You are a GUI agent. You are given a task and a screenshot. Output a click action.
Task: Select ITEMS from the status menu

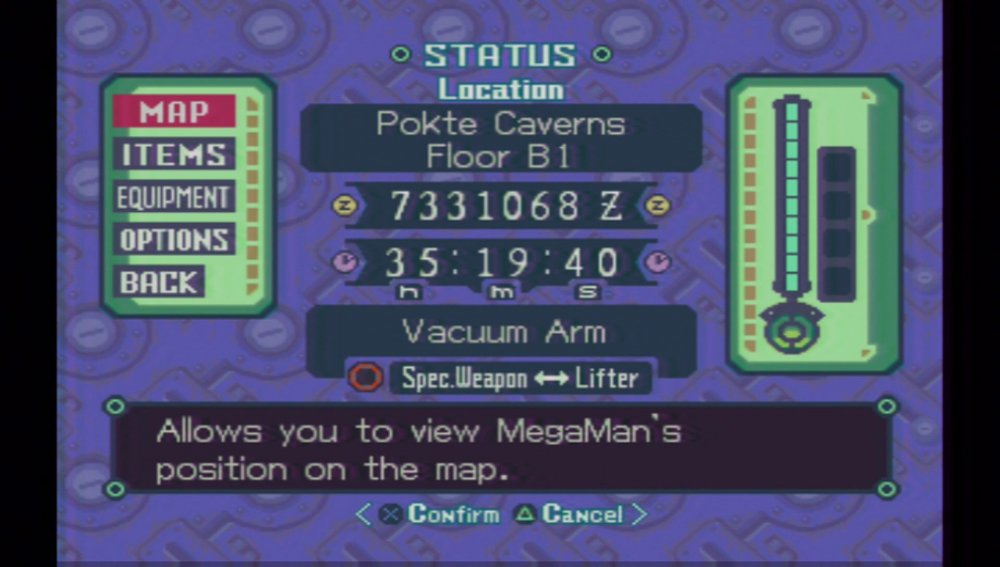(x=173, y=155)
